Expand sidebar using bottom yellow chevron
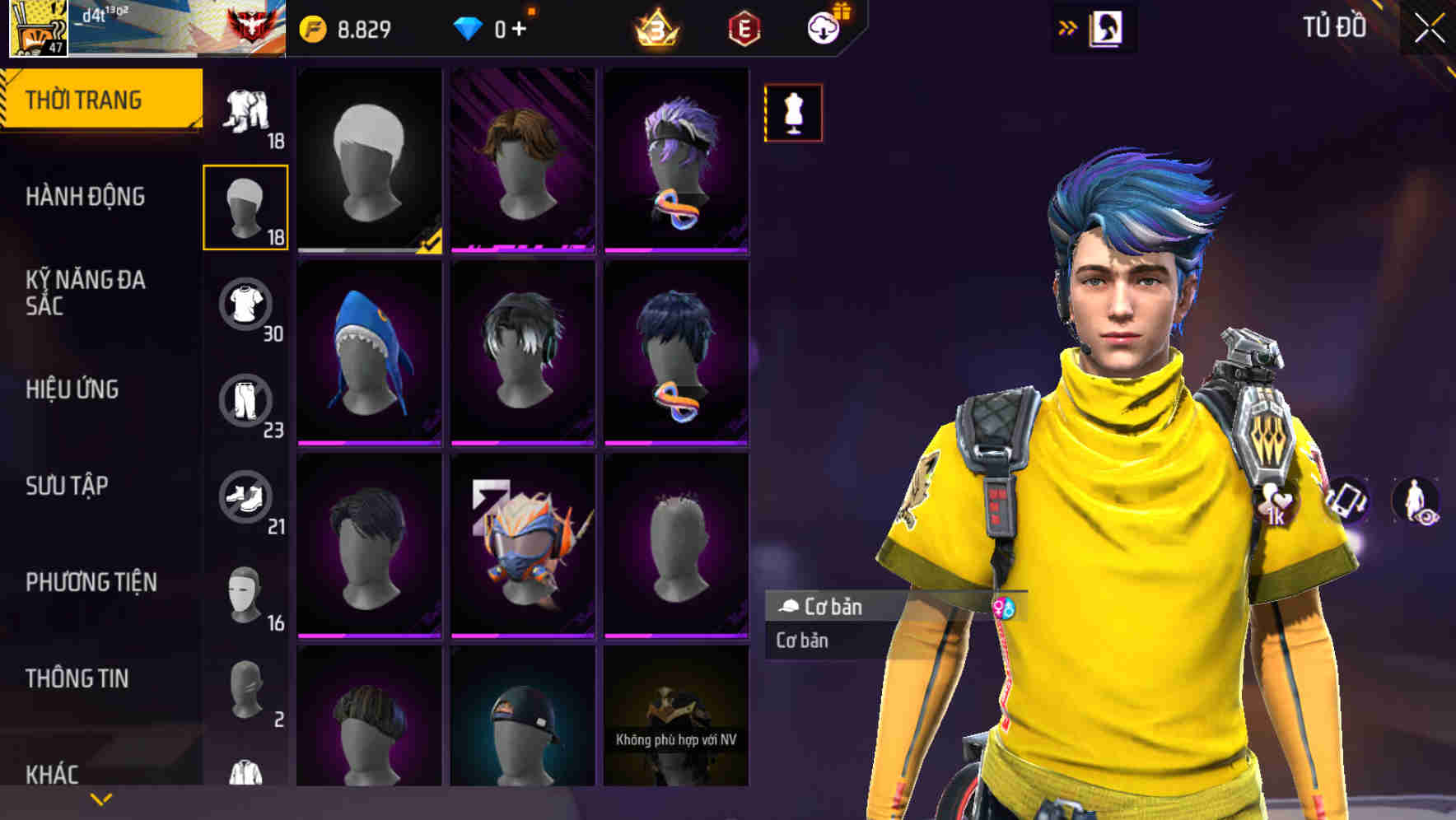Image resolution: width=1456 pixels, height=820 pixels. (x=100, y=798)
